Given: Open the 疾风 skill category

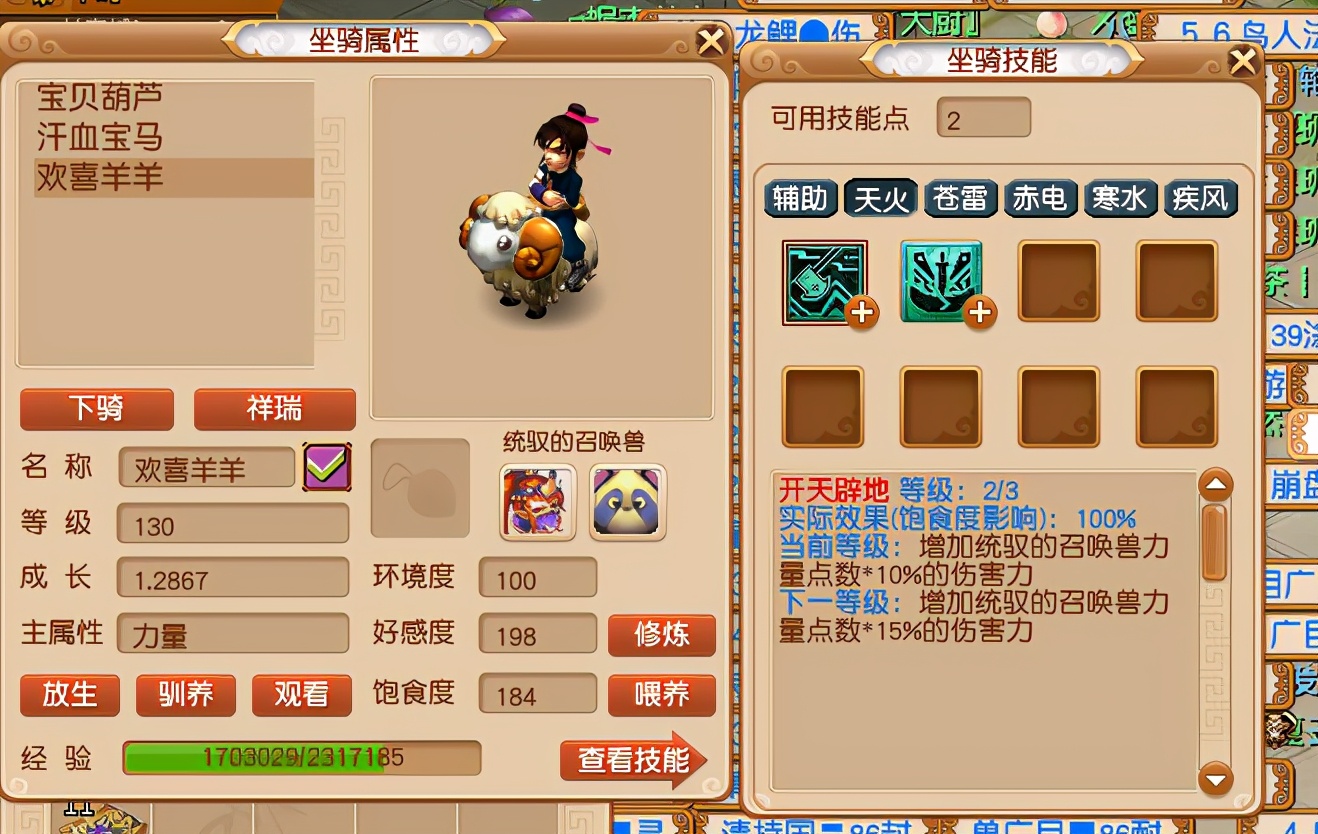Looking at the screenshot, I should (1200, 198).
